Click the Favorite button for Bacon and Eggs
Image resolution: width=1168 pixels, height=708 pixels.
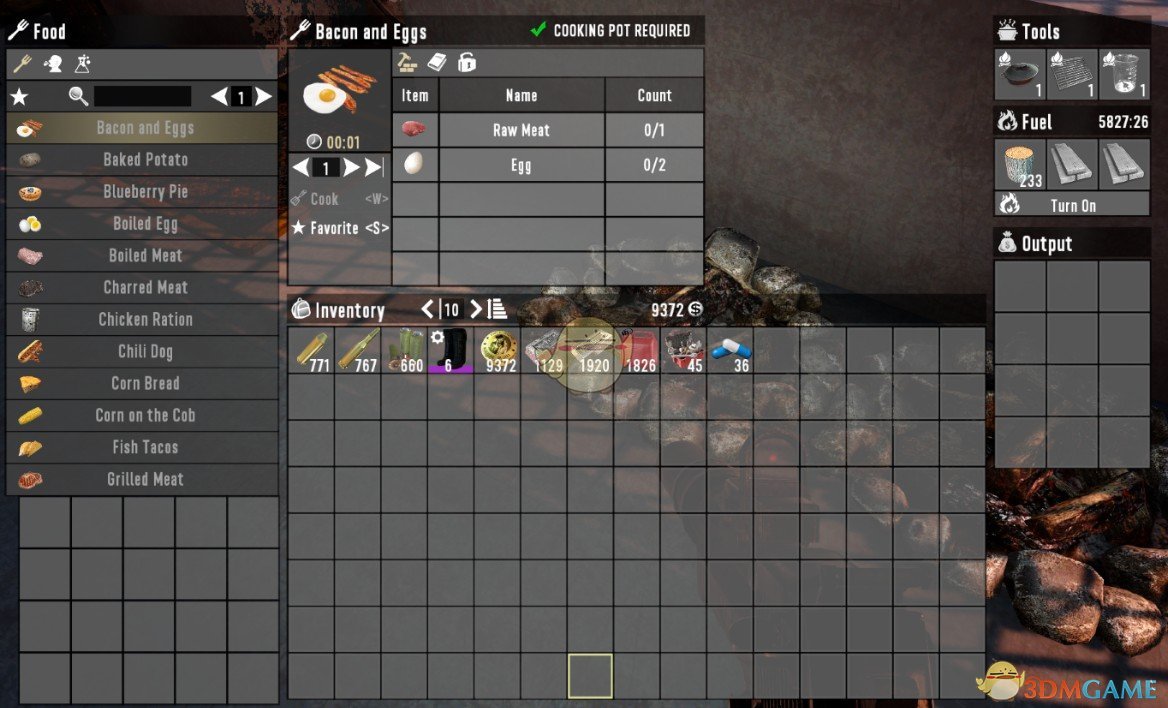click(x=340, y=228)
